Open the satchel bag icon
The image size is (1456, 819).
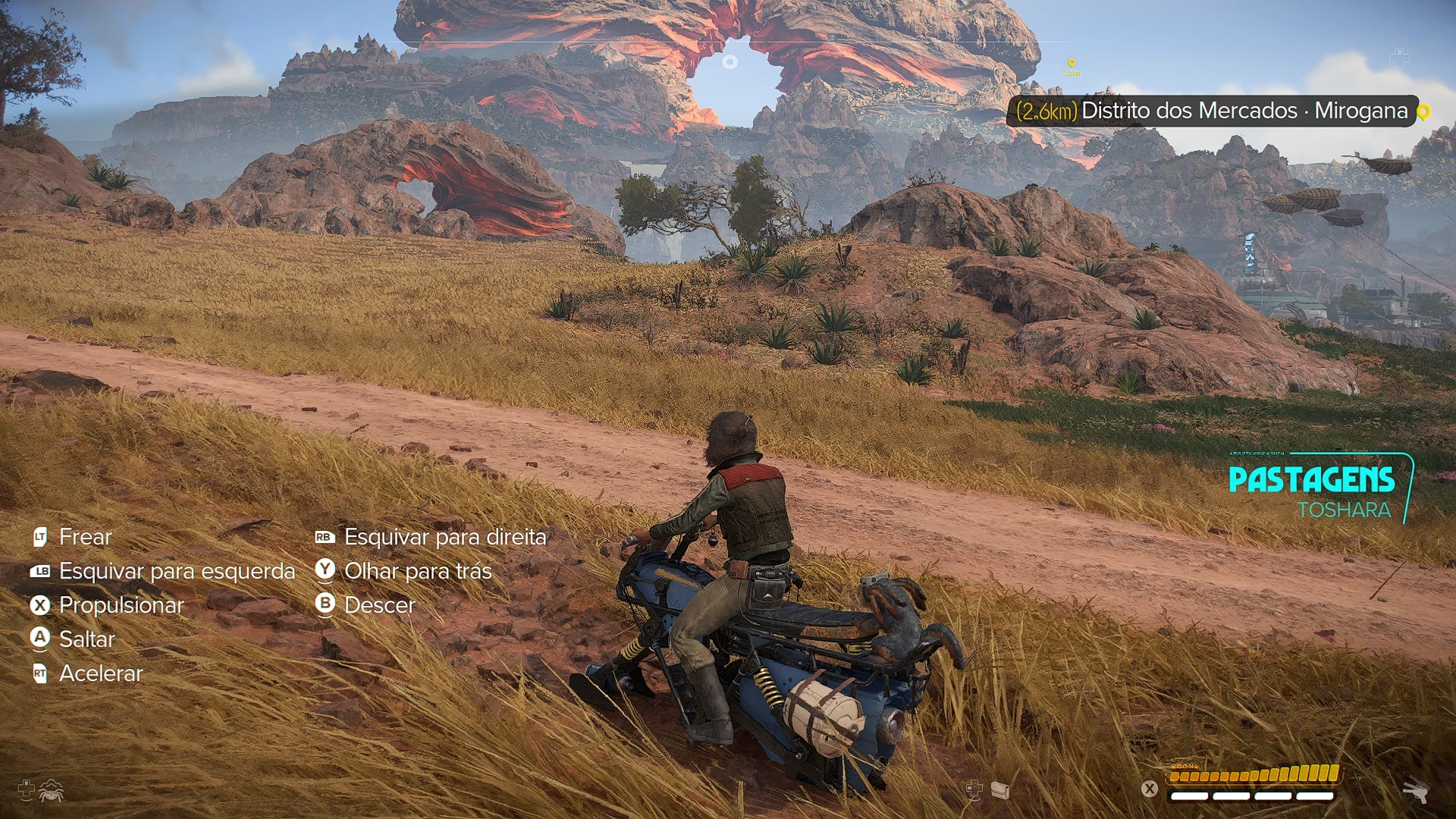[x=1000, y=791]
